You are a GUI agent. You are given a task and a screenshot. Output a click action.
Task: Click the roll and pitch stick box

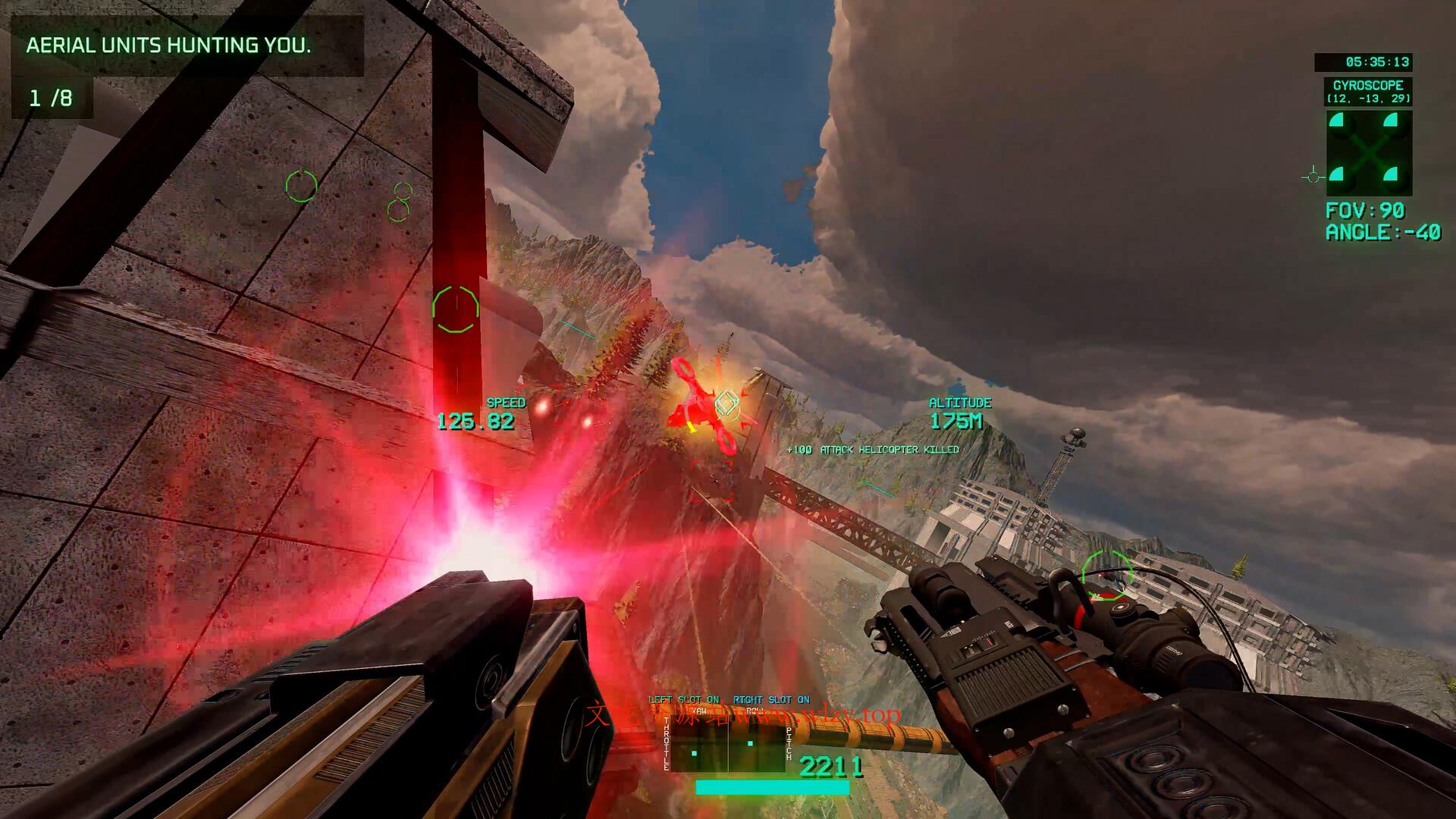tap(756, 744)
